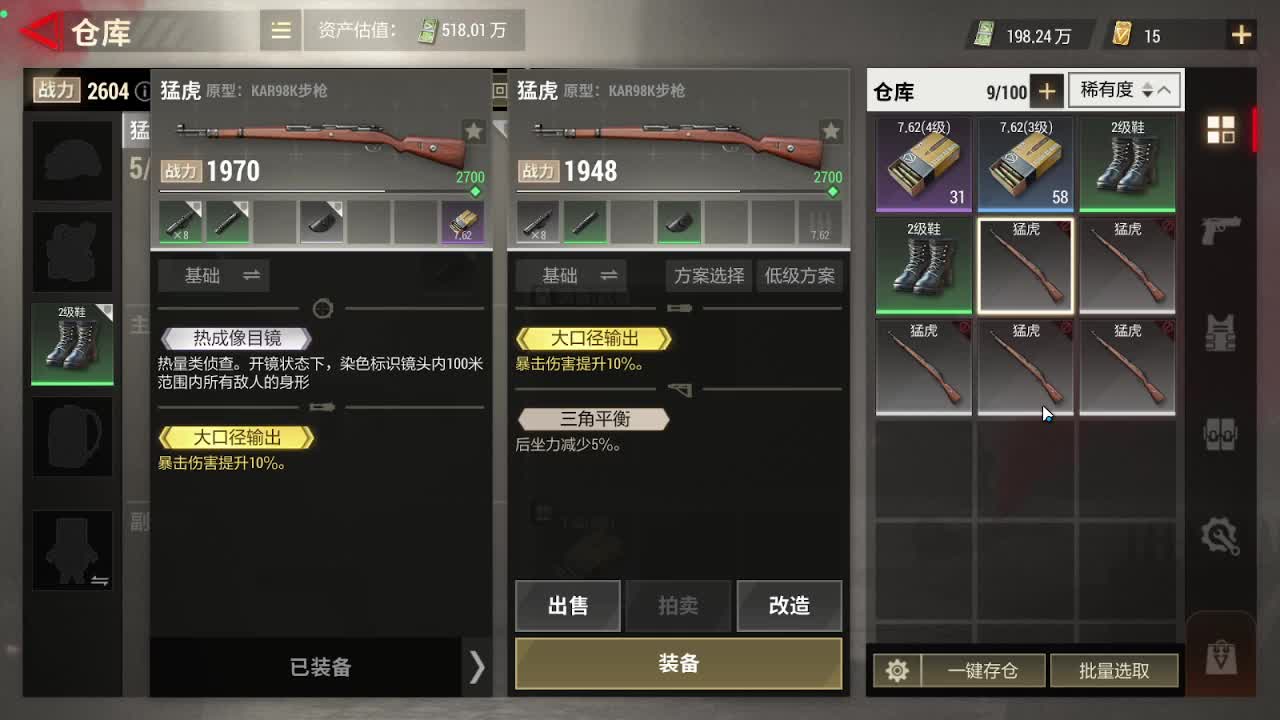Viewport: 1280px width, 720px height.
Task: Expand 已装备 panel with right chevron
Action: coord(476,668)
